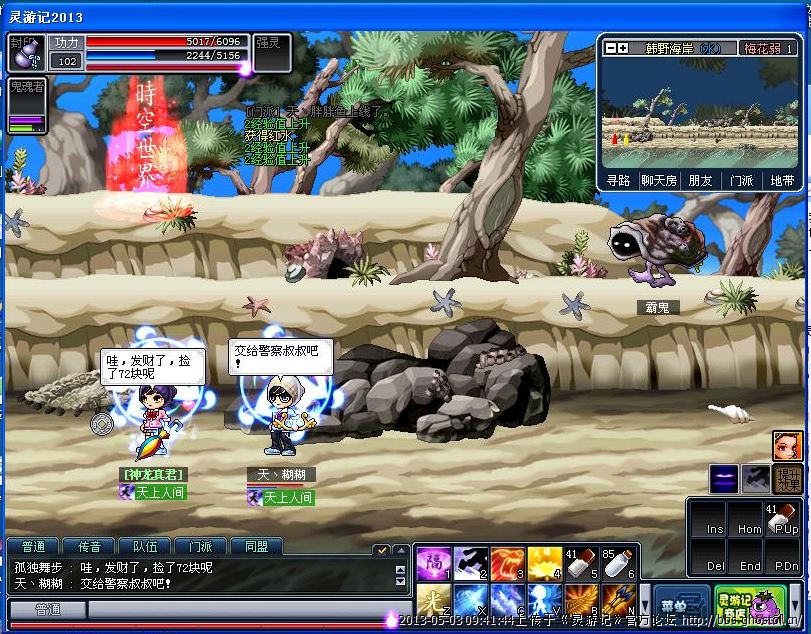
Task: Use the flame beast skill in slot 3
Action: 508,564
